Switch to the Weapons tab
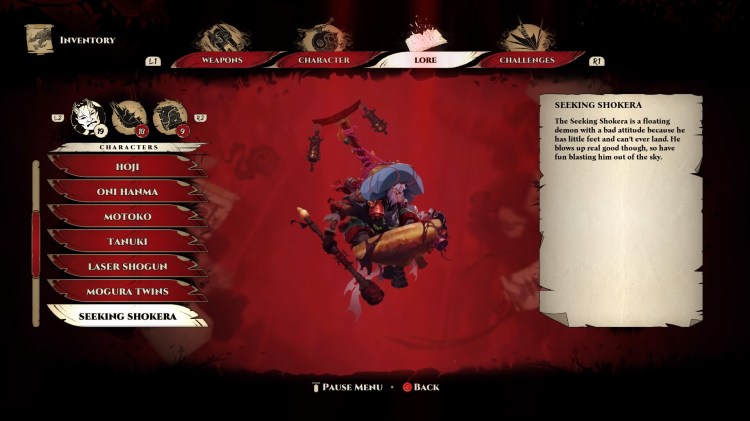 (224, 60)
